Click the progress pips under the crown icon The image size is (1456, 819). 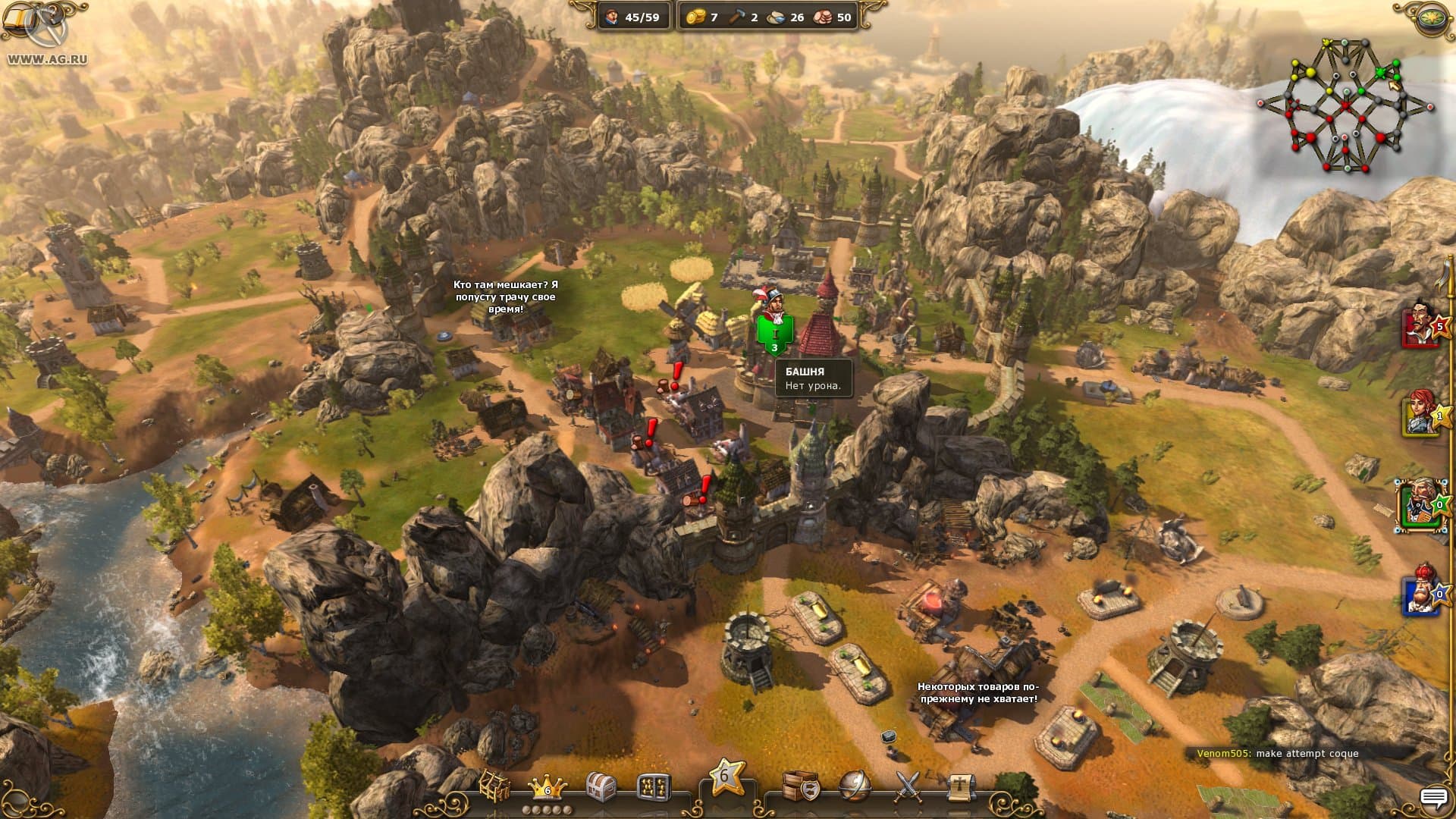click(549, 808)
